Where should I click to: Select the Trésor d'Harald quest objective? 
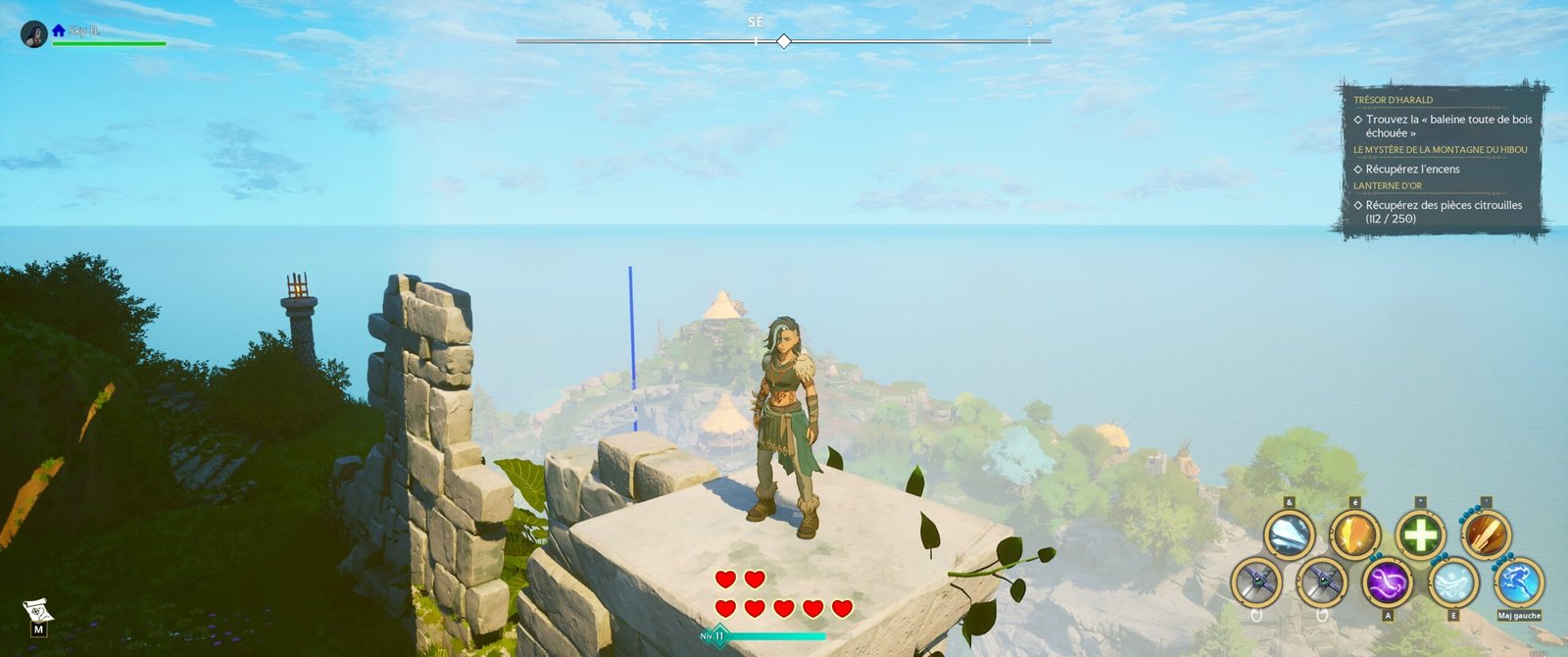1447,126
